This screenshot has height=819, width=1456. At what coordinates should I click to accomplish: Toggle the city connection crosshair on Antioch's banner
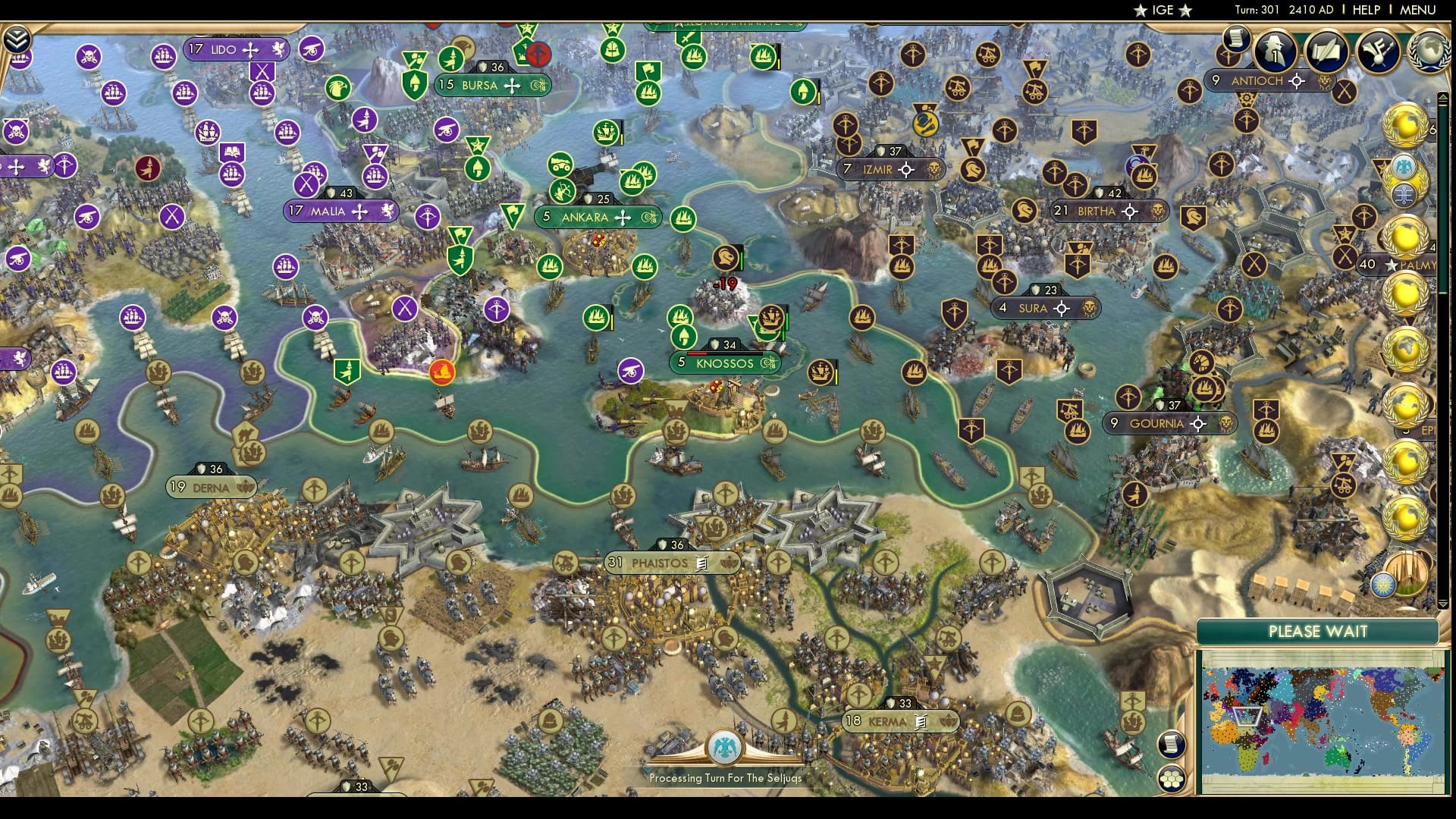point(1298,80)
